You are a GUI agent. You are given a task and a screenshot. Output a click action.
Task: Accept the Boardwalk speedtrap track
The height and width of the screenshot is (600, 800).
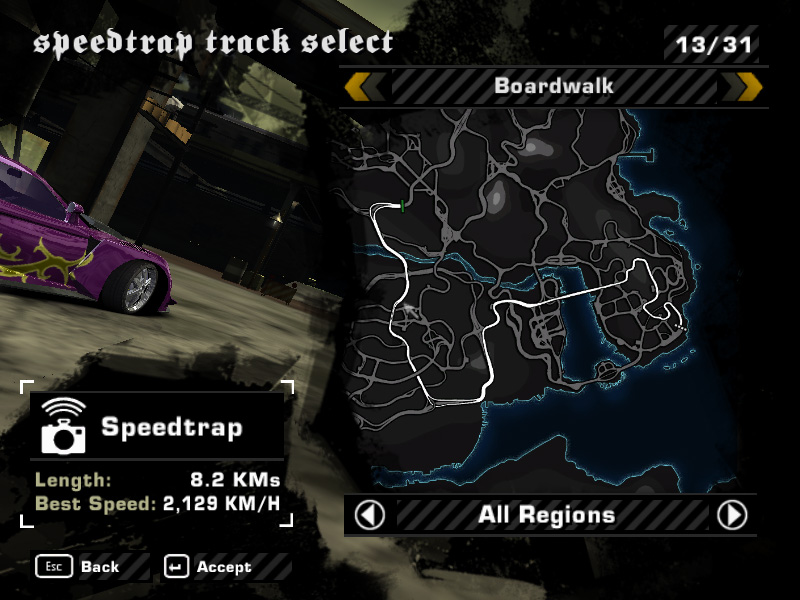tap(212, 567)
